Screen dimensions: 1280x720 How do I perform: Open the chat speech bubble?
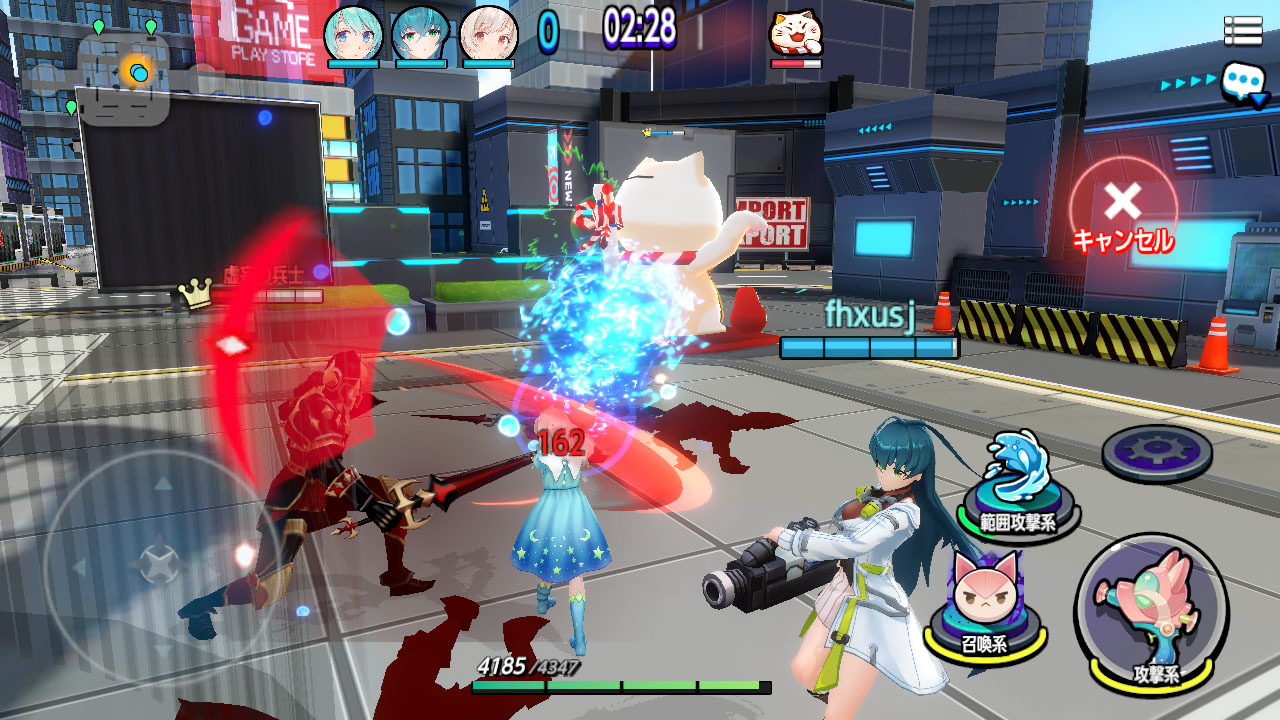pos(1243,82)
